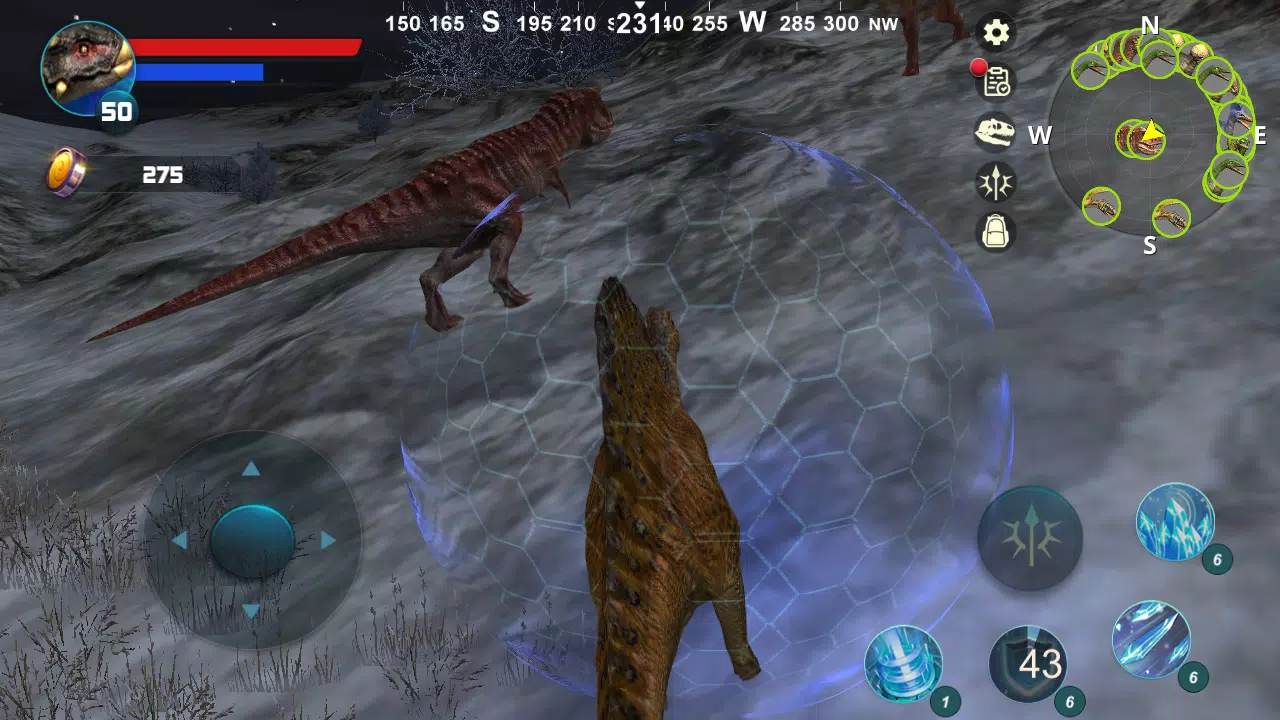The image size is (1280, 720).
Task: Open the settings gear menu
Action: 995,33
